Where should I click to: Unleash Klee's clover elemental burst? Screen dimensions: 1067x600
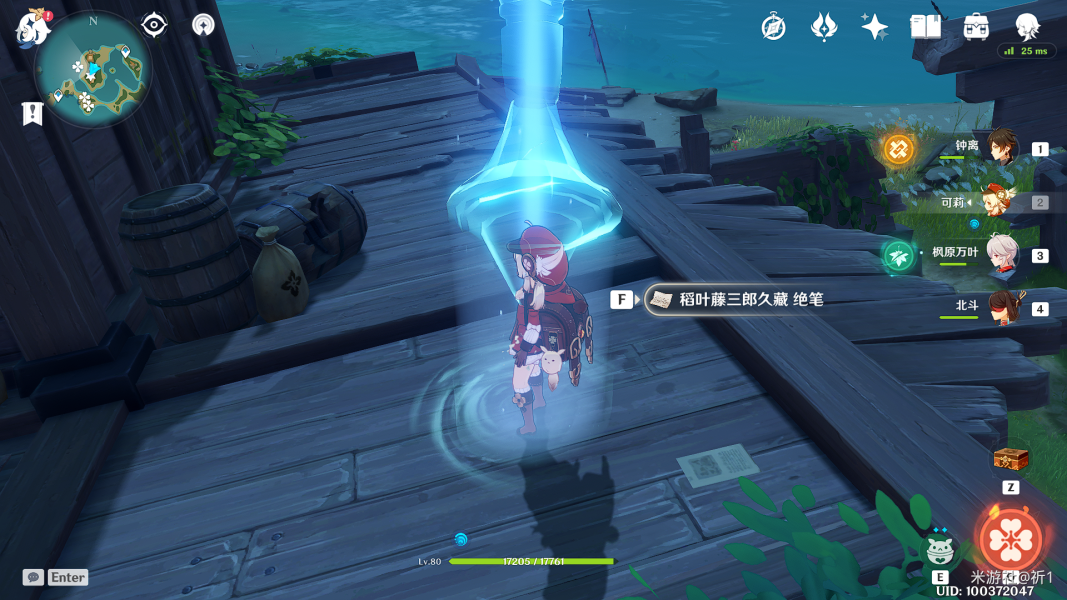1011,540
